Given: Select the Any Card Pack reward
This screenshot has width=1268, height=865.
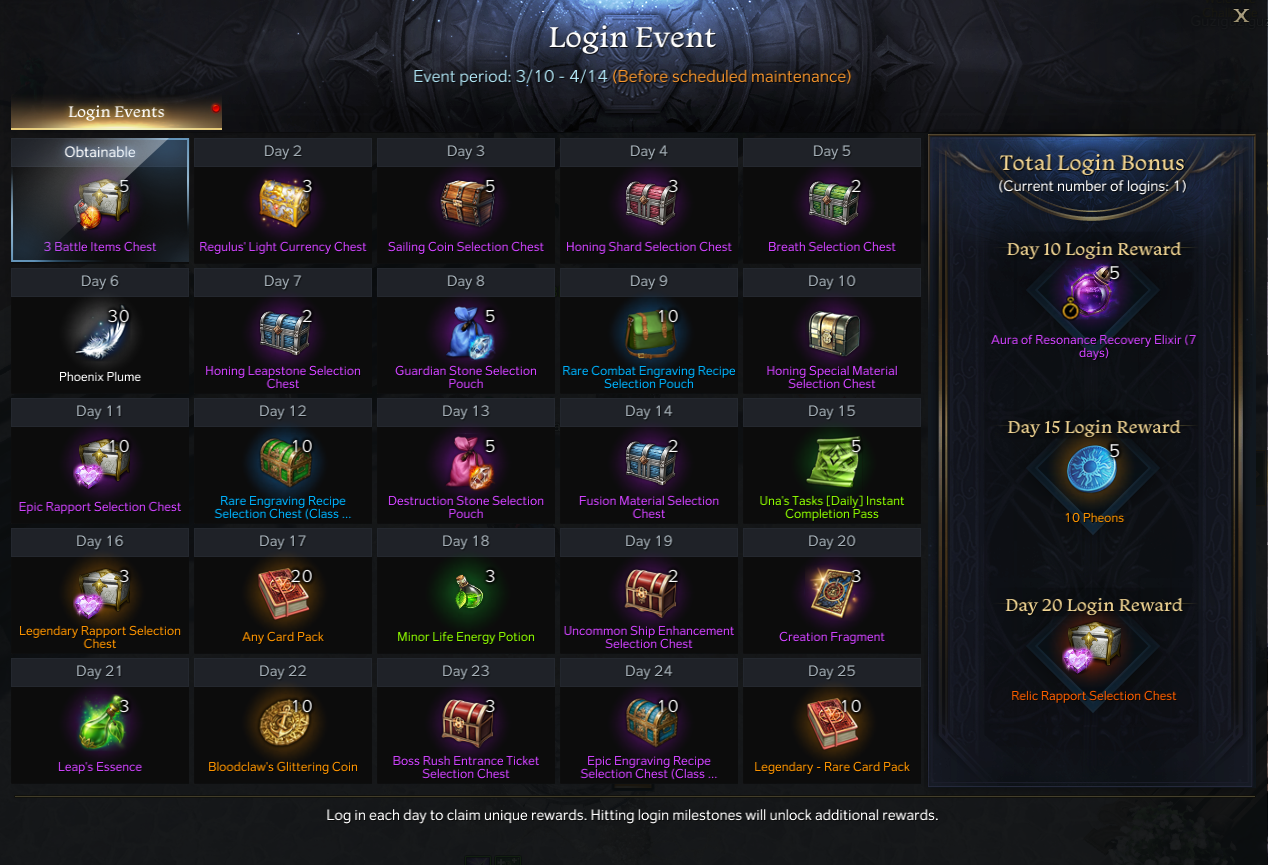Looking at the screenshot, I should (283, 595).
